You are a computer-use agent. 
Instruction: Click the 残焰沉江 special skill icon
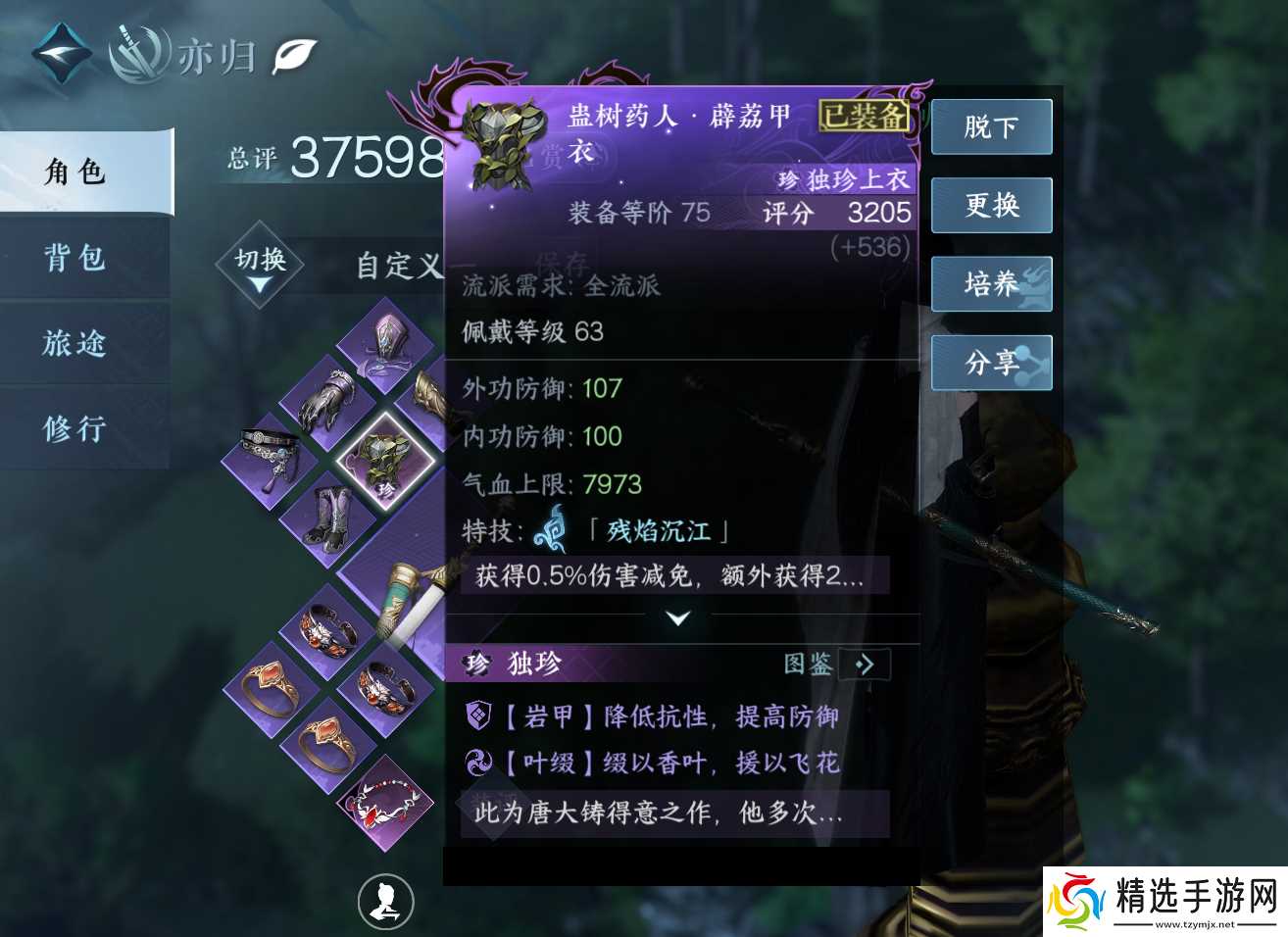pos(552,531)
